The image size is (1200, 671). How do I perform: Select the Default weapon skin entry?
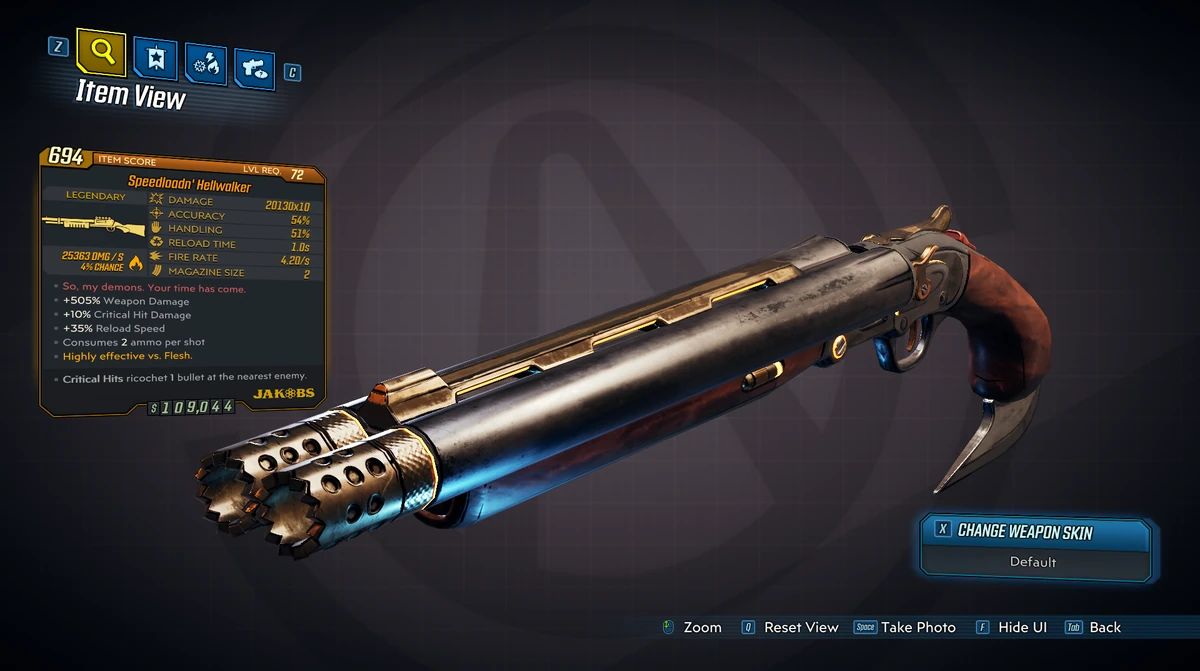pyautogui.click(x=1032, y=562)
